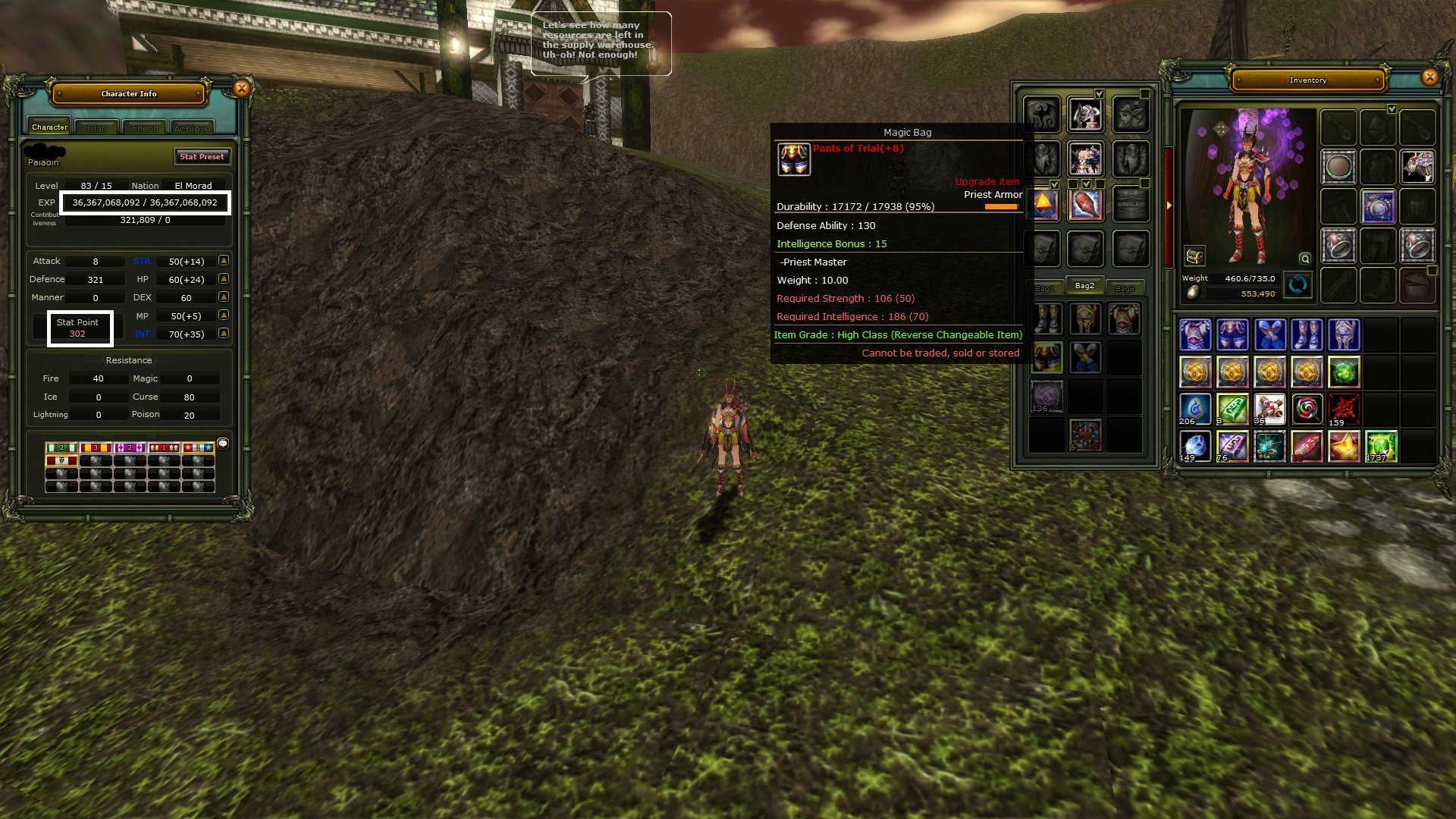Viewport: 1456px width, 819px height.
Task: Open the treasure chest icon under character preview
Action: pyautogui.click(x=1194, y=256)
